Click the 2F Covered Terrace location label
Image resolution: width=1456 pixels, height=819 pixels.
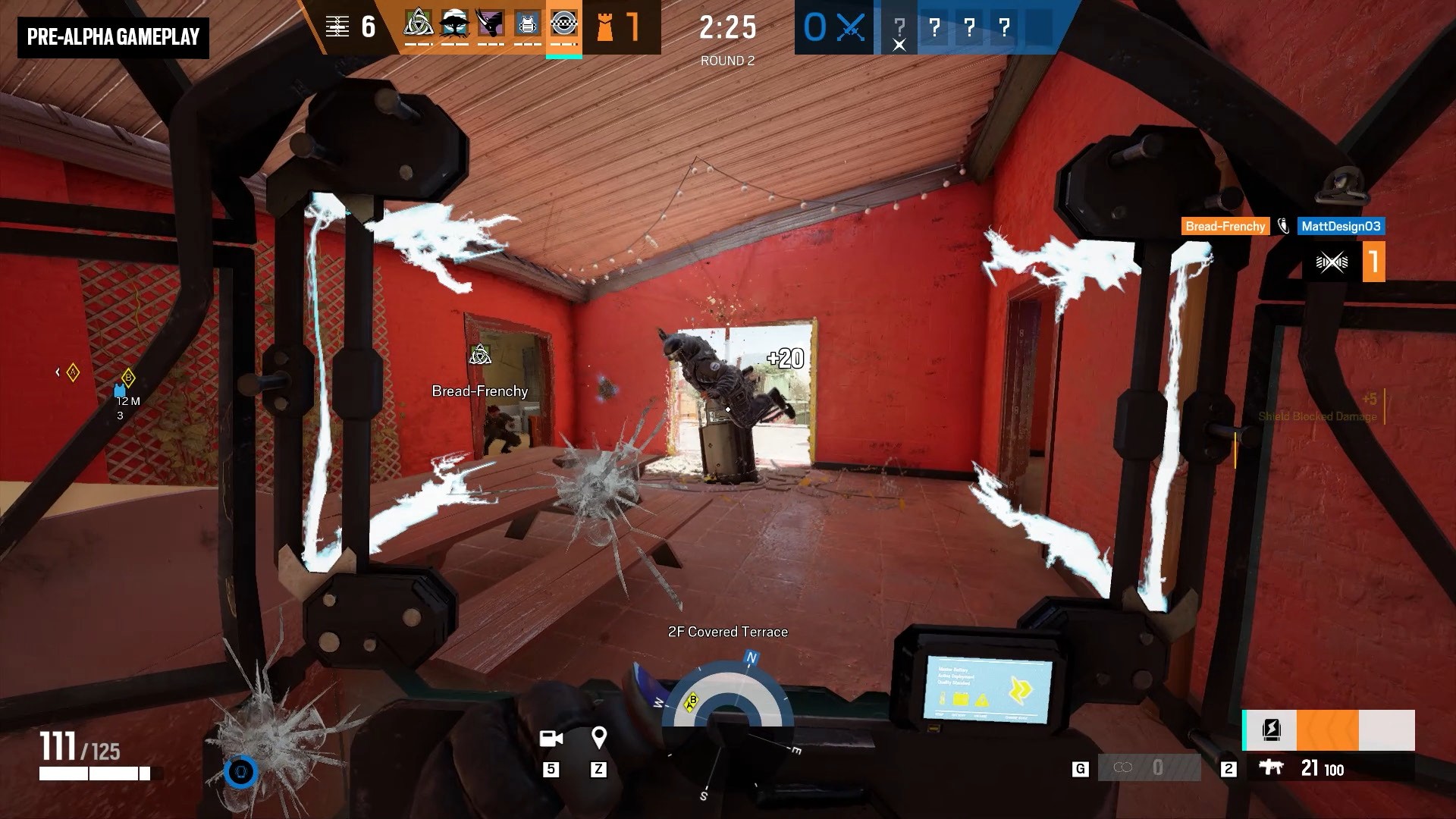click(728, 631)
